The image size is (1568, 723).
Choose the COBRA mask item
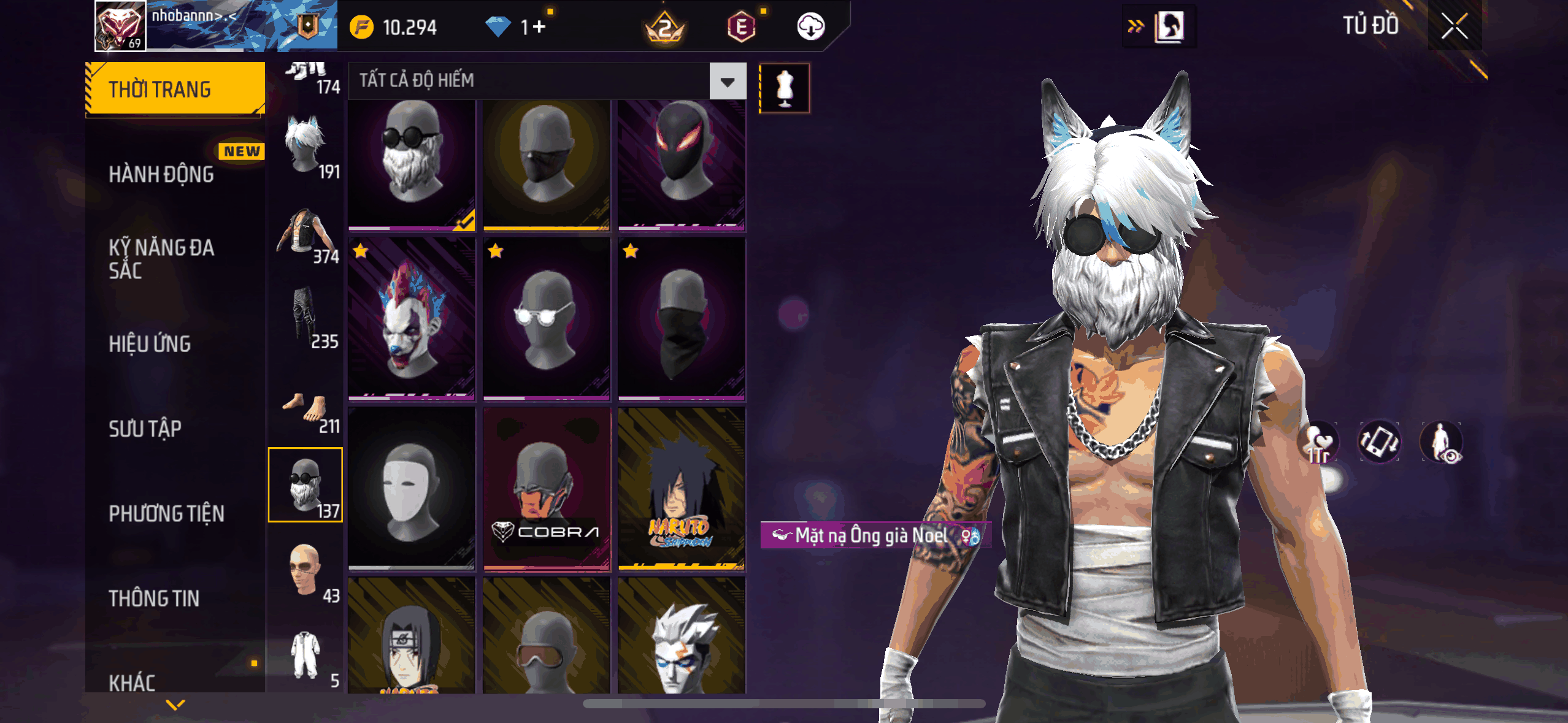coord(547,489)
